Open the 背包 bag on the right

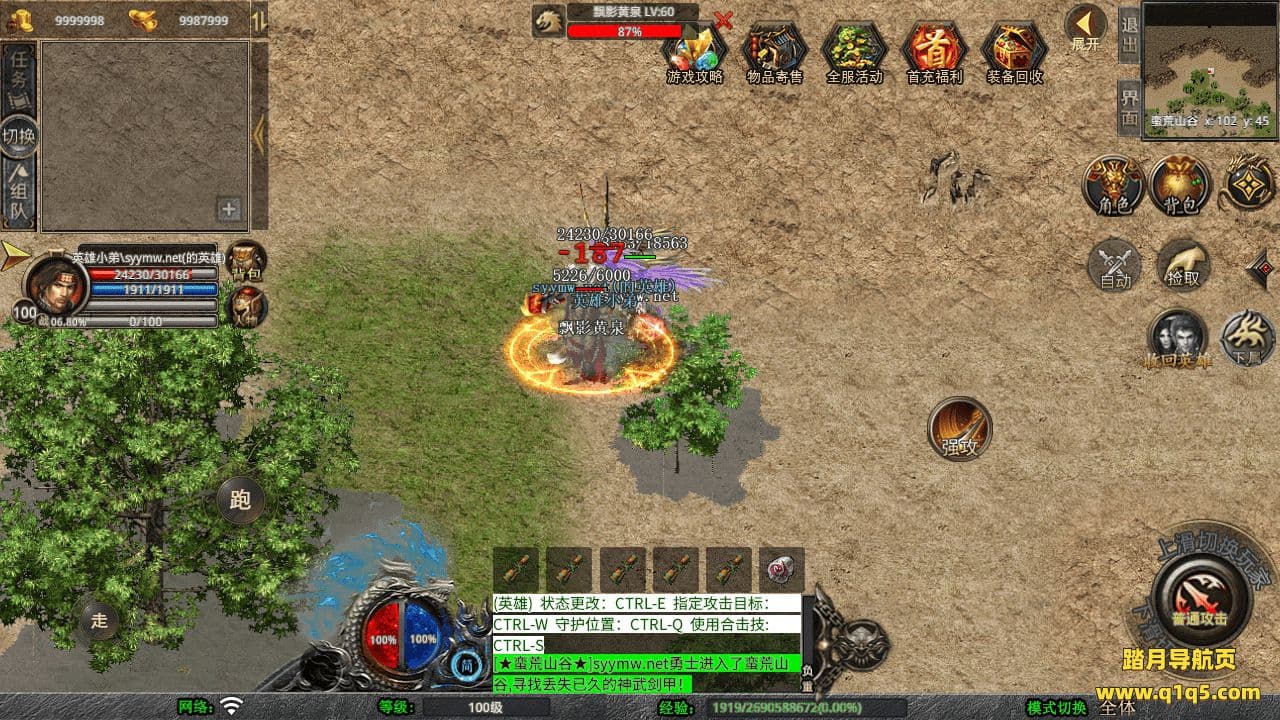pyautogui.click(x=1180, y=185)
